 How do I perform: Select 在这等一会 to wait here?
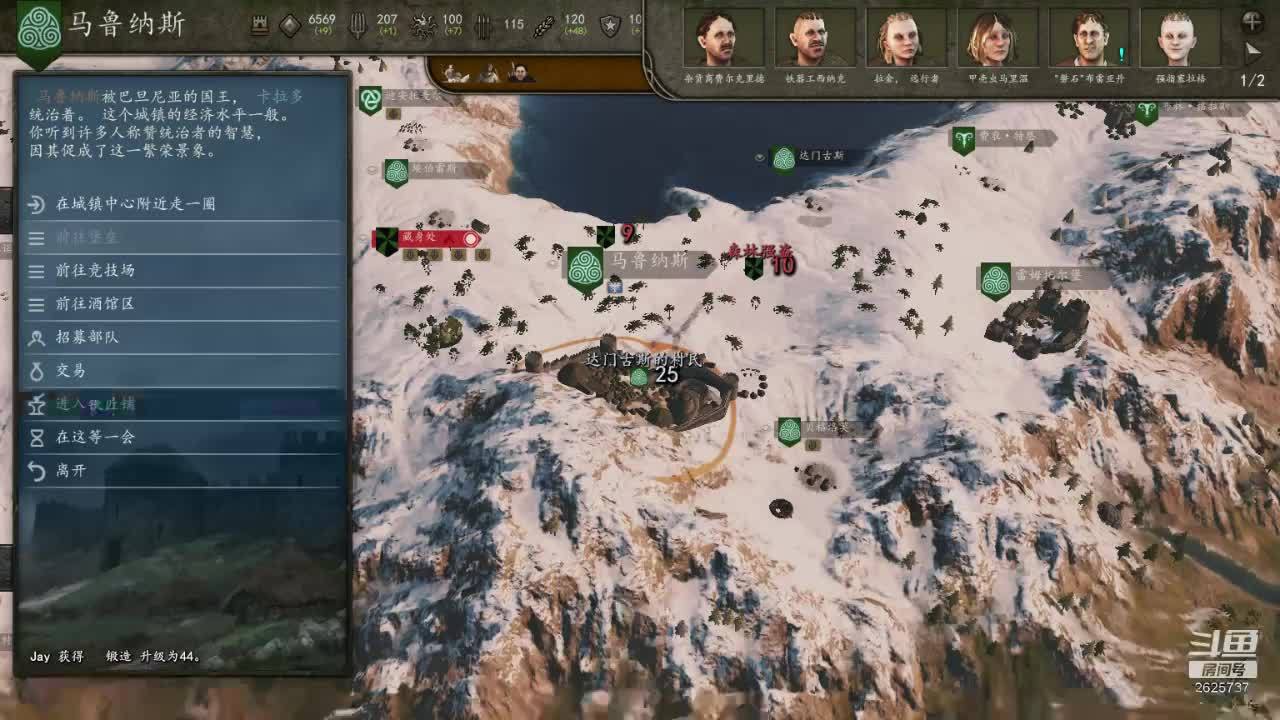tap(95, 437)
